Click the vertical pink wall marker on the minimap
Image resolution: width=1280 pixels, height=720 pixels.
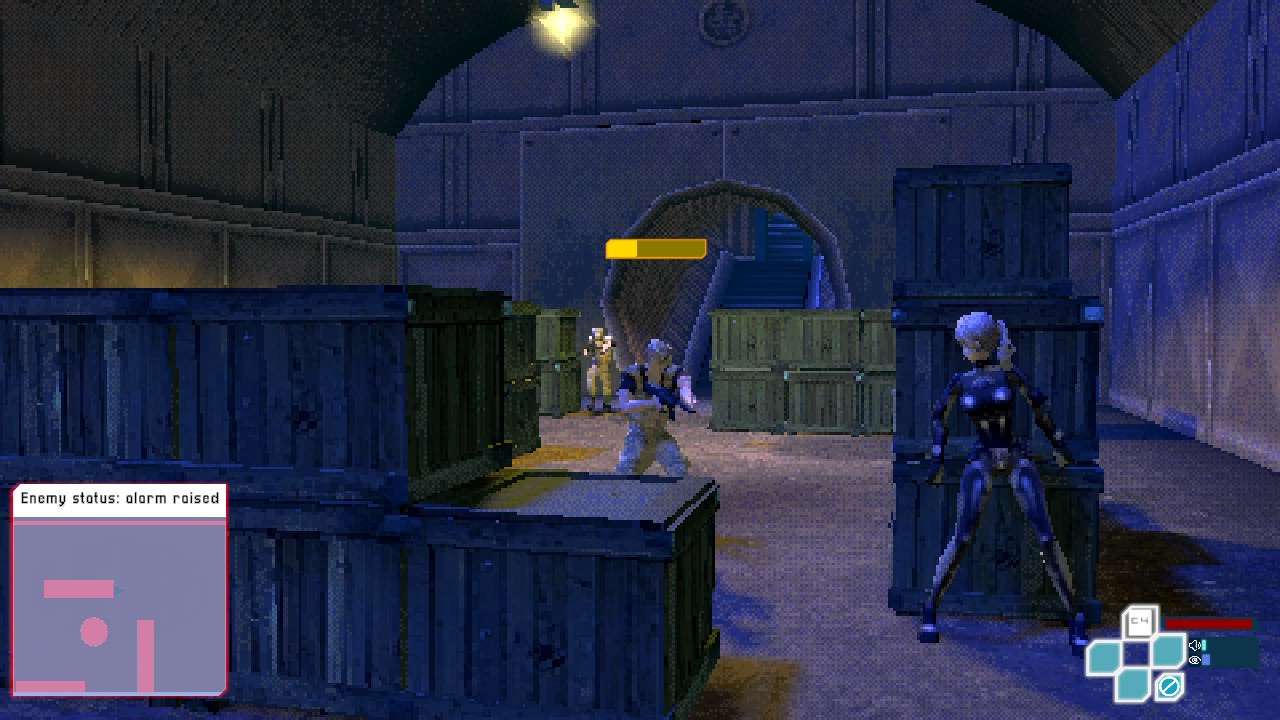[x=146, y=654]
